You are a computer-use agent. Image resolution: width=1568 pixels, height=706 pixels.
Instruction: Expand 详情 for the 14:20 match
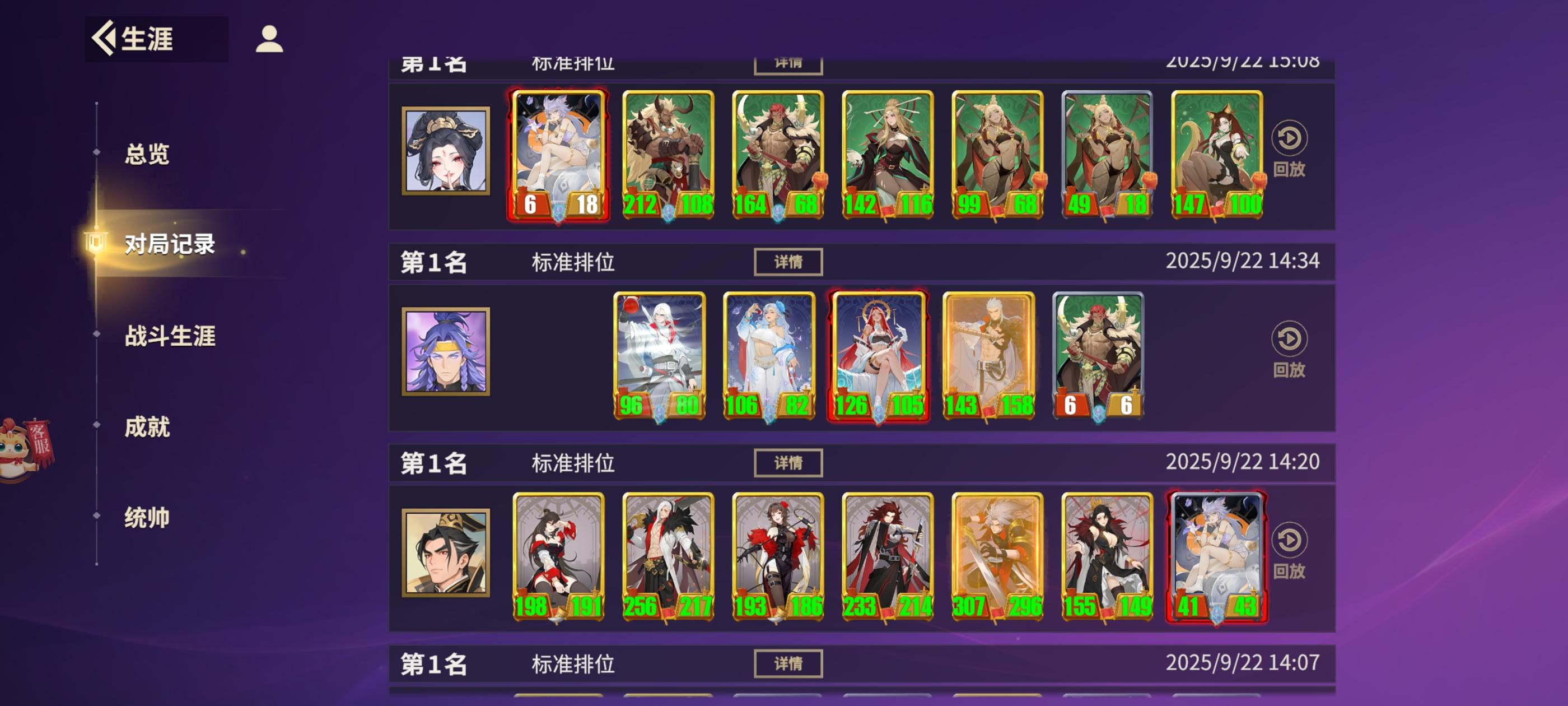click(788, 462)
